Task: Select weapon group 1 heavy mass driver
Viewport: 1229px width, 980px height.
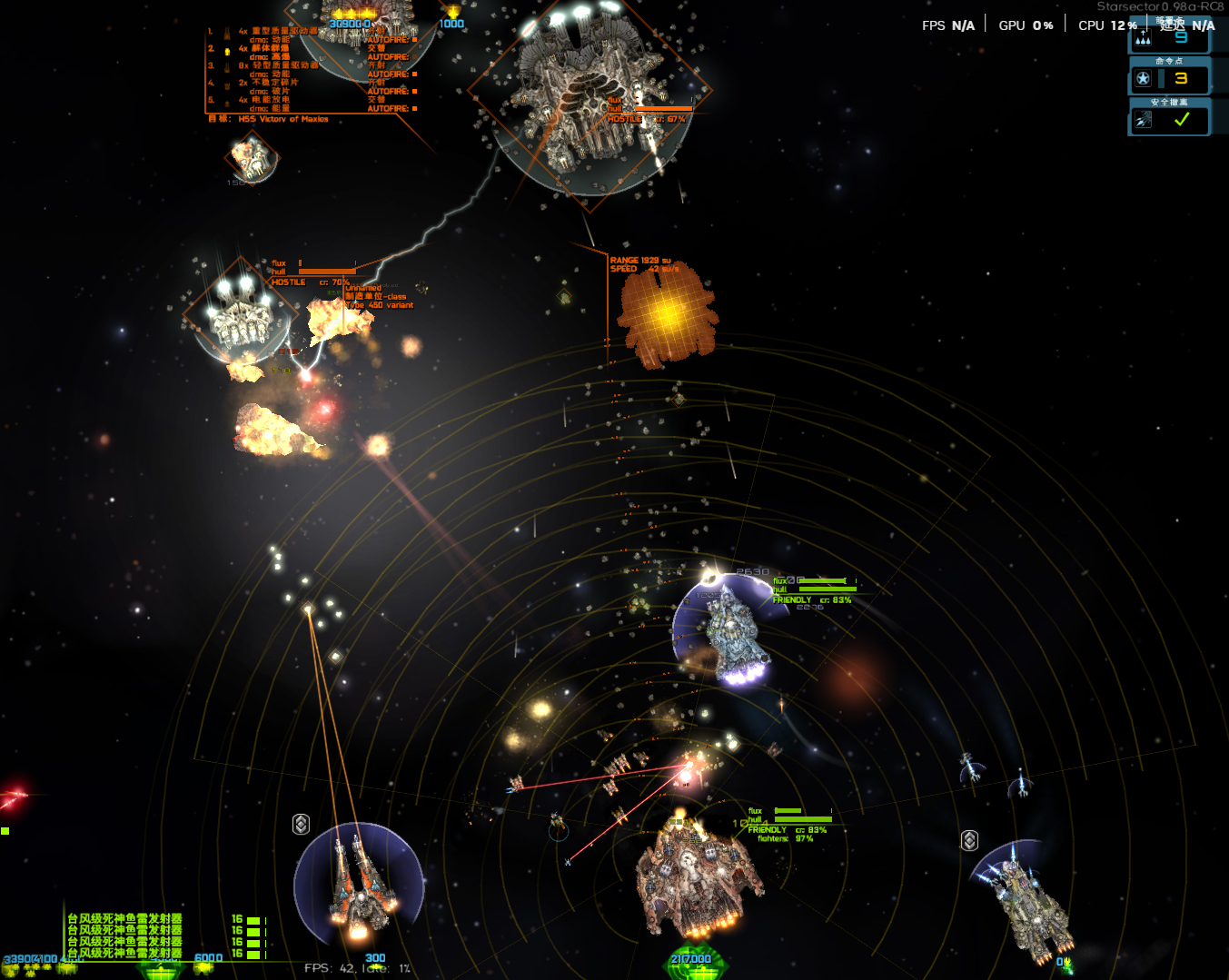Action: (x=278, y=31)
